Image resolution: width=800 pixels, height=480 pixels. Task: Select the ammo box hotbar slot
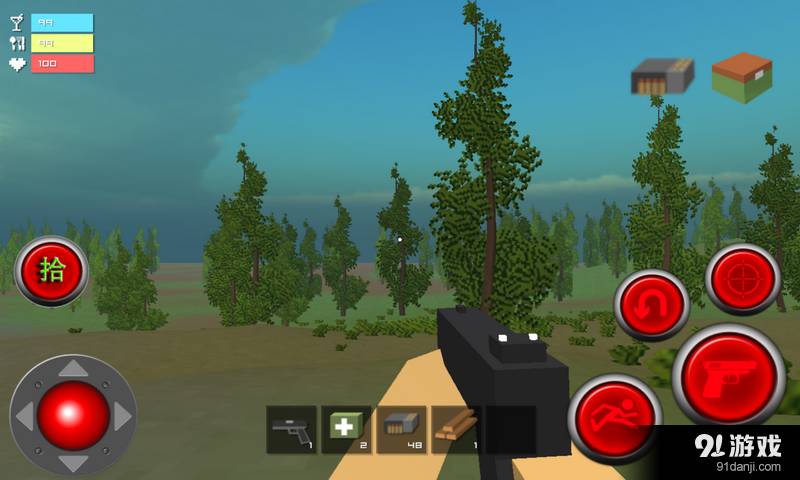tap(401, 430)
